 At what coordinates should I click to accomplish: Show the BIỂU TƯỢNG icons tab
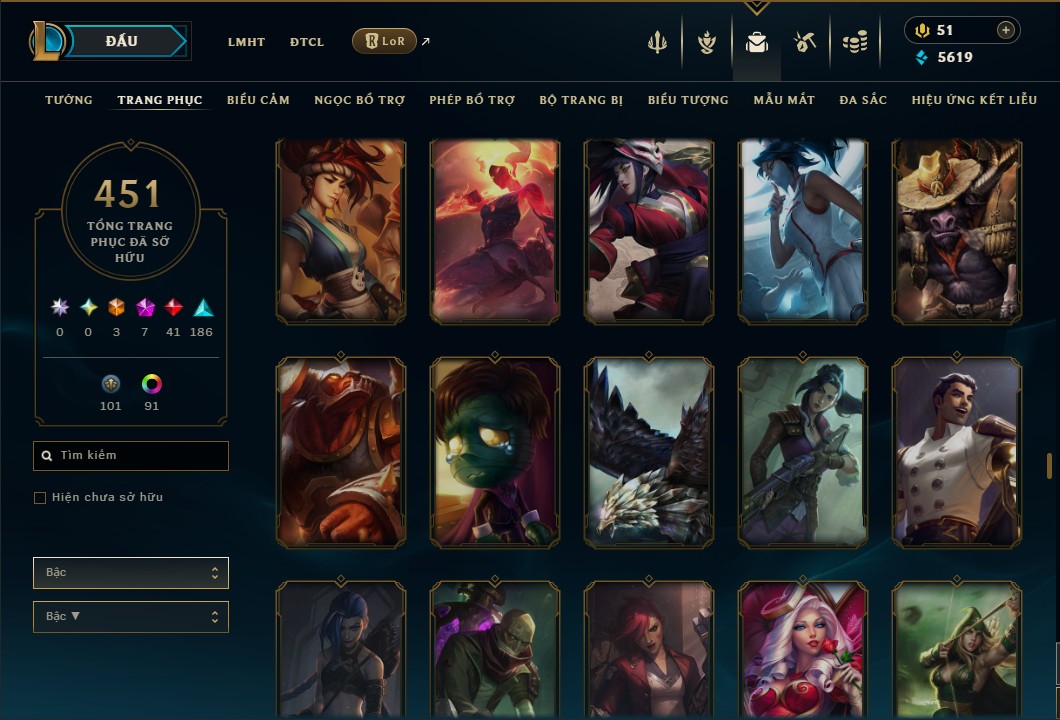pos(688,100)
